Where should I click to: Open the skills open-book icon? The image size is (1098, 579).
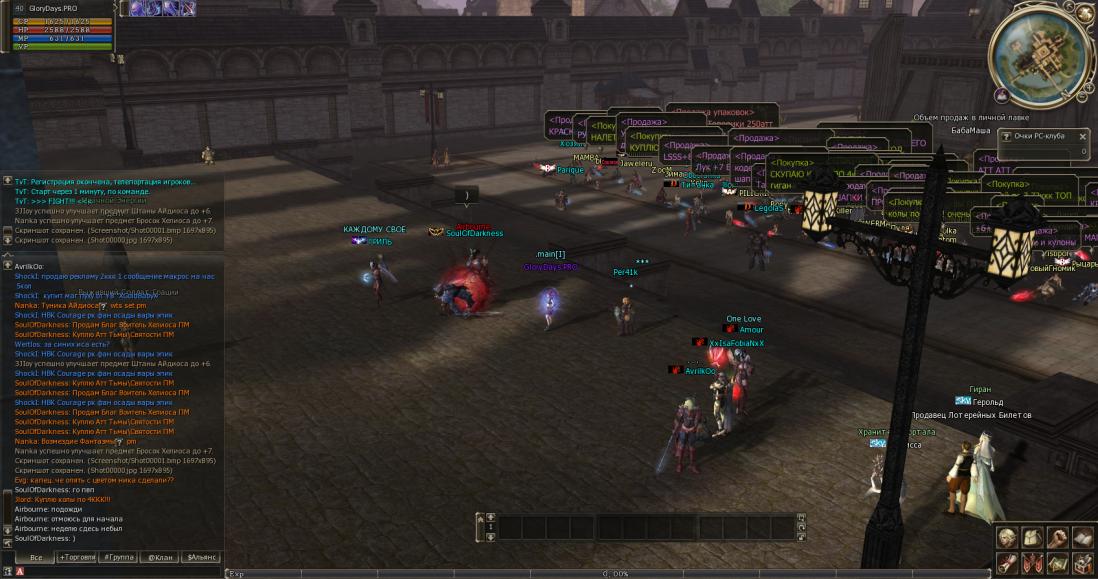coord(1082,538)
